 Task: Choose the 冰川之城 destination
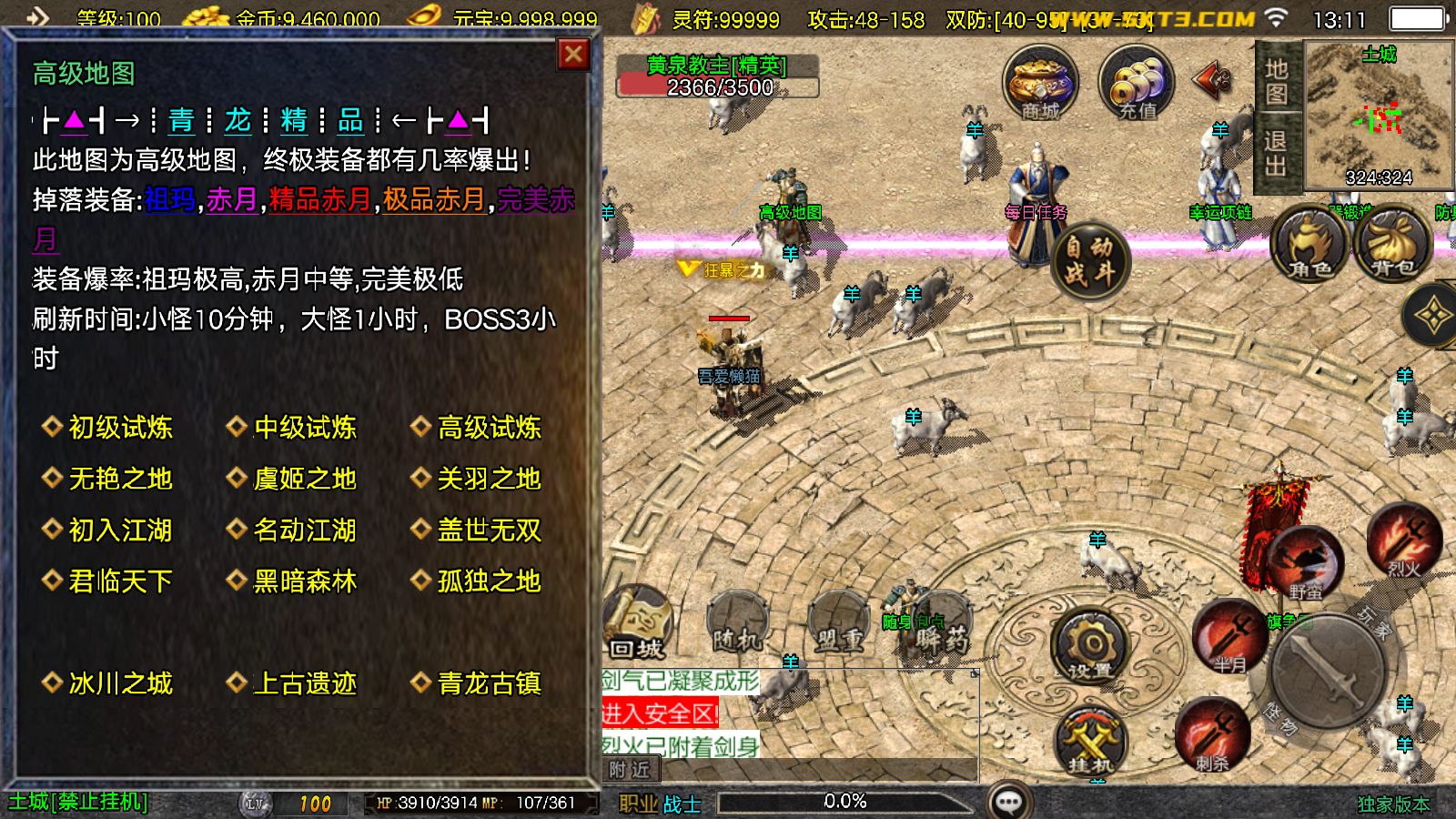[119, 683]
